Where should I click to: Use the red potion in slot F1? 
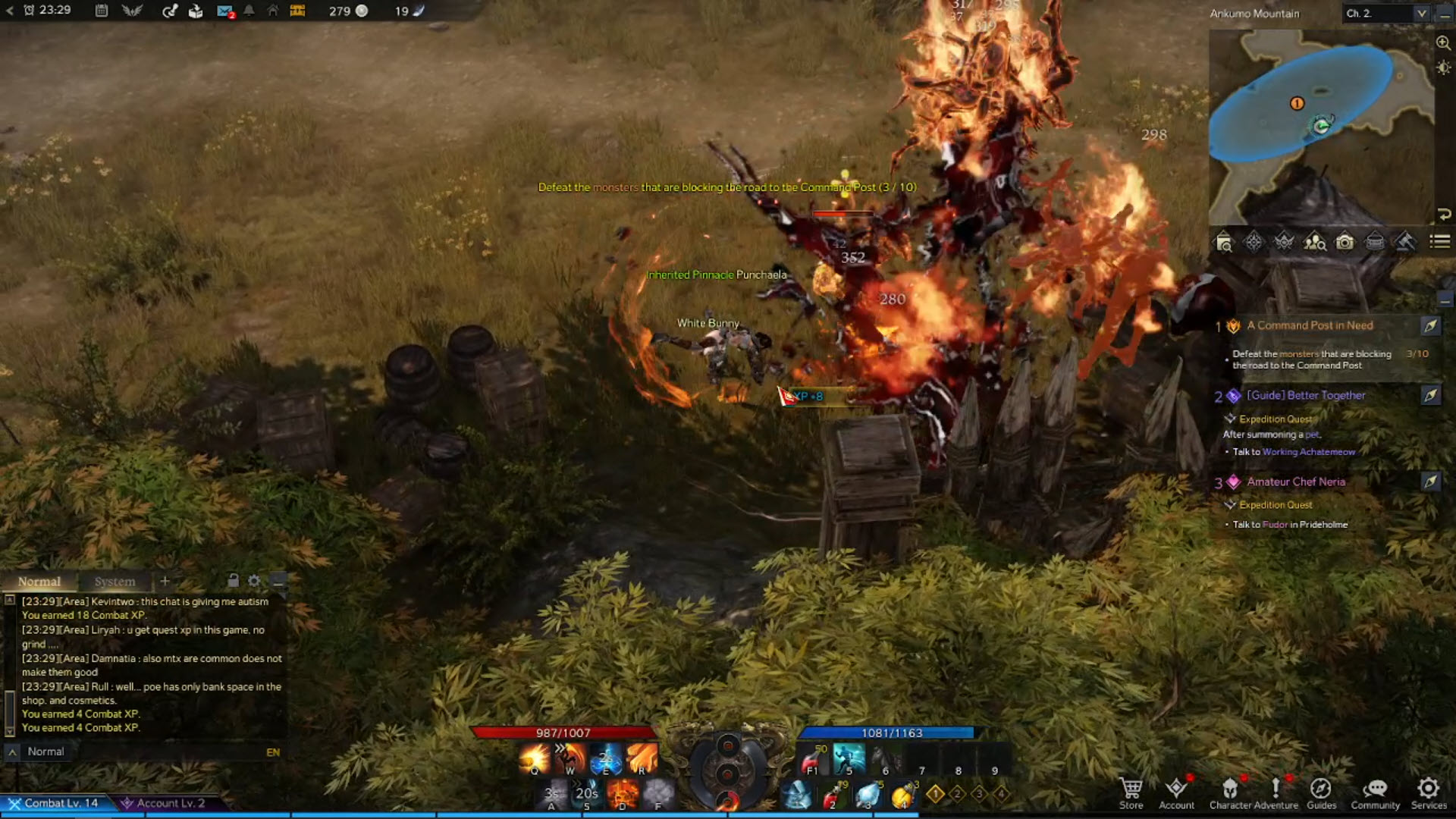tap(812, 758)
